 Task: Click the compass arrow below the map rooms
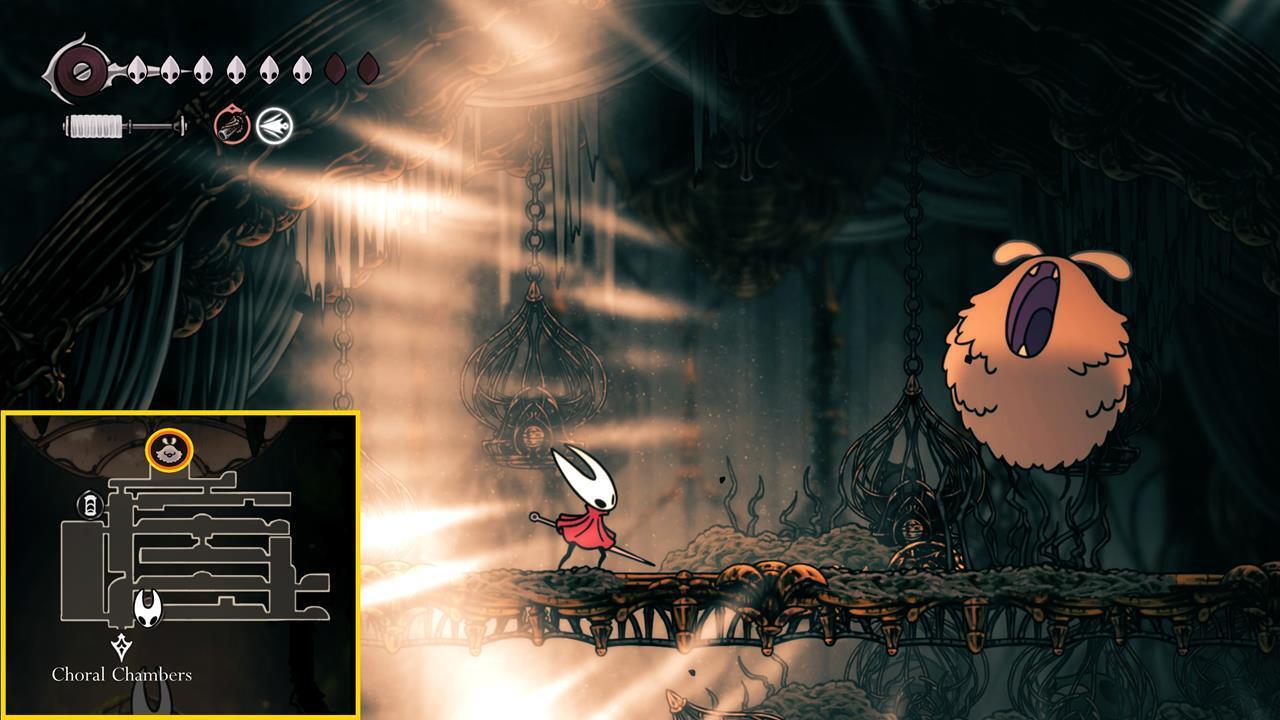[x=120, y=646]
